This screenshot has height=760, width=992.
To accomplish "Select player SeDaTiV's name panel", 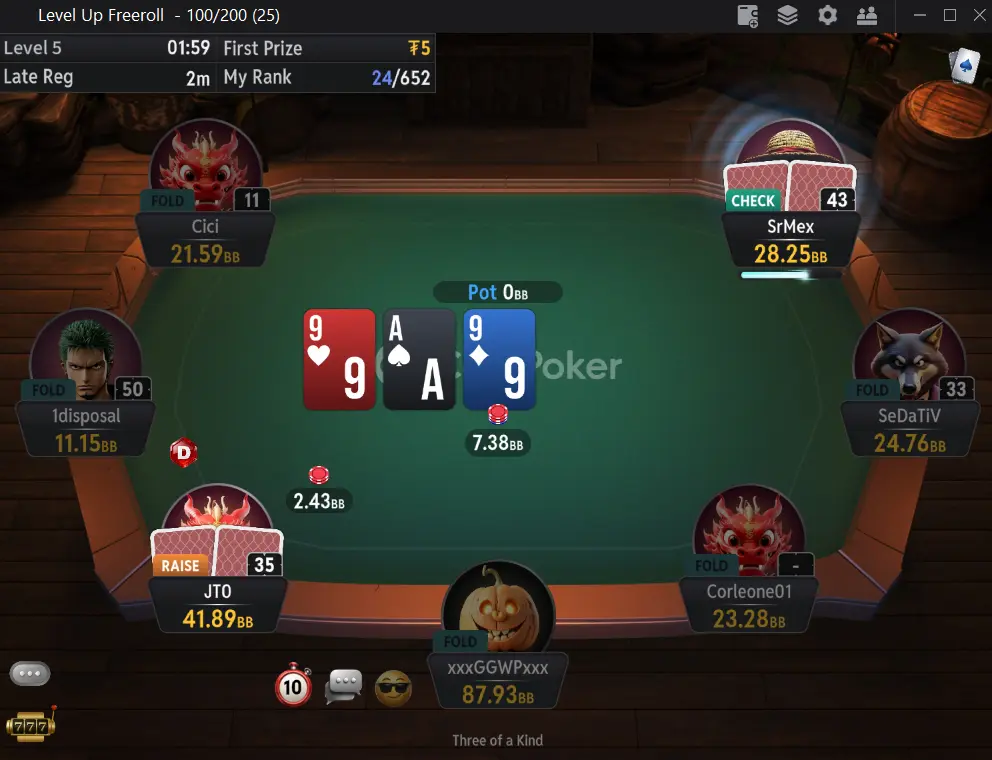I will click(x=908, y=429).
